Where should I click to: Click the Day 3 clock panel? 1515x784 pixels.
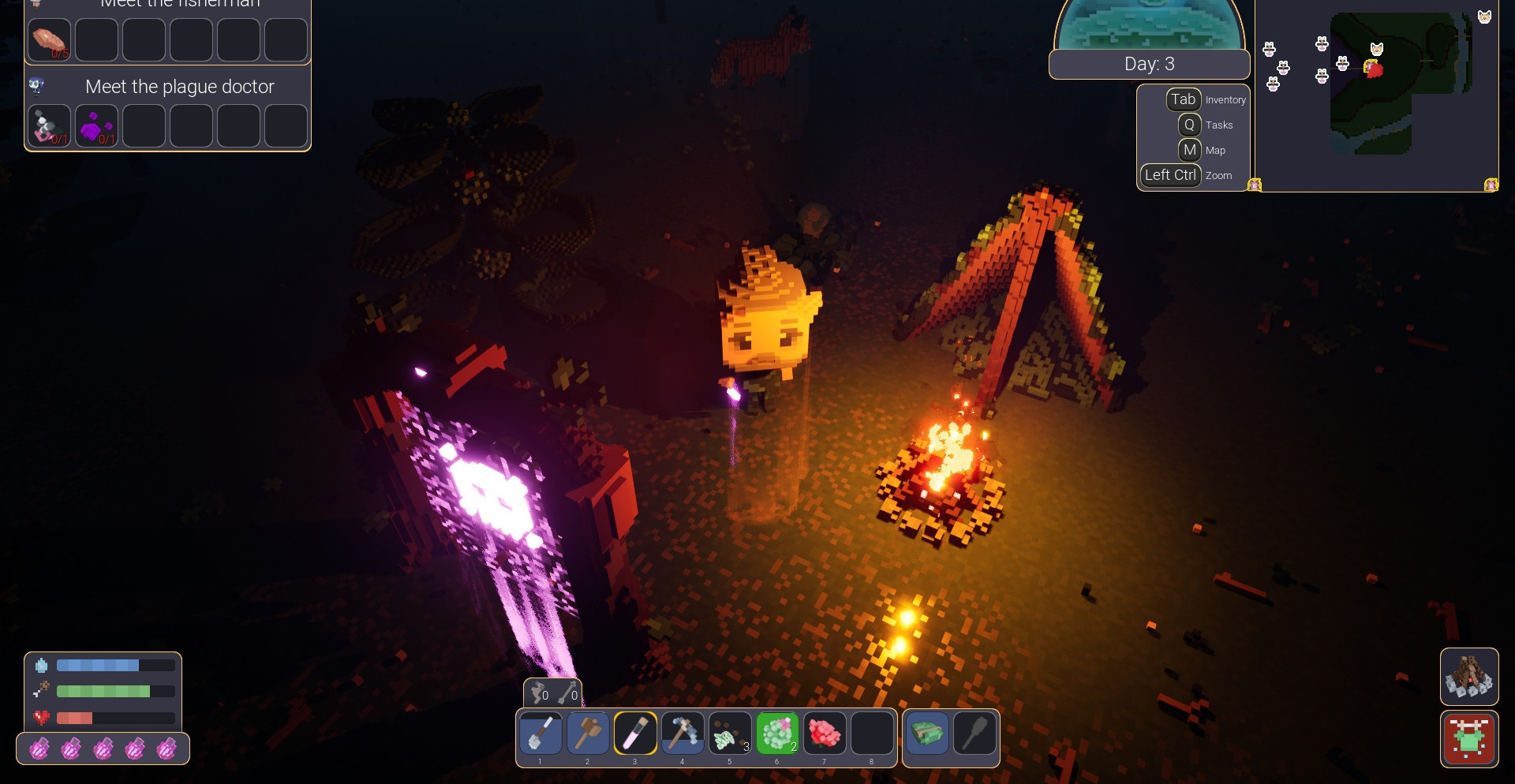coord(1149,64)
